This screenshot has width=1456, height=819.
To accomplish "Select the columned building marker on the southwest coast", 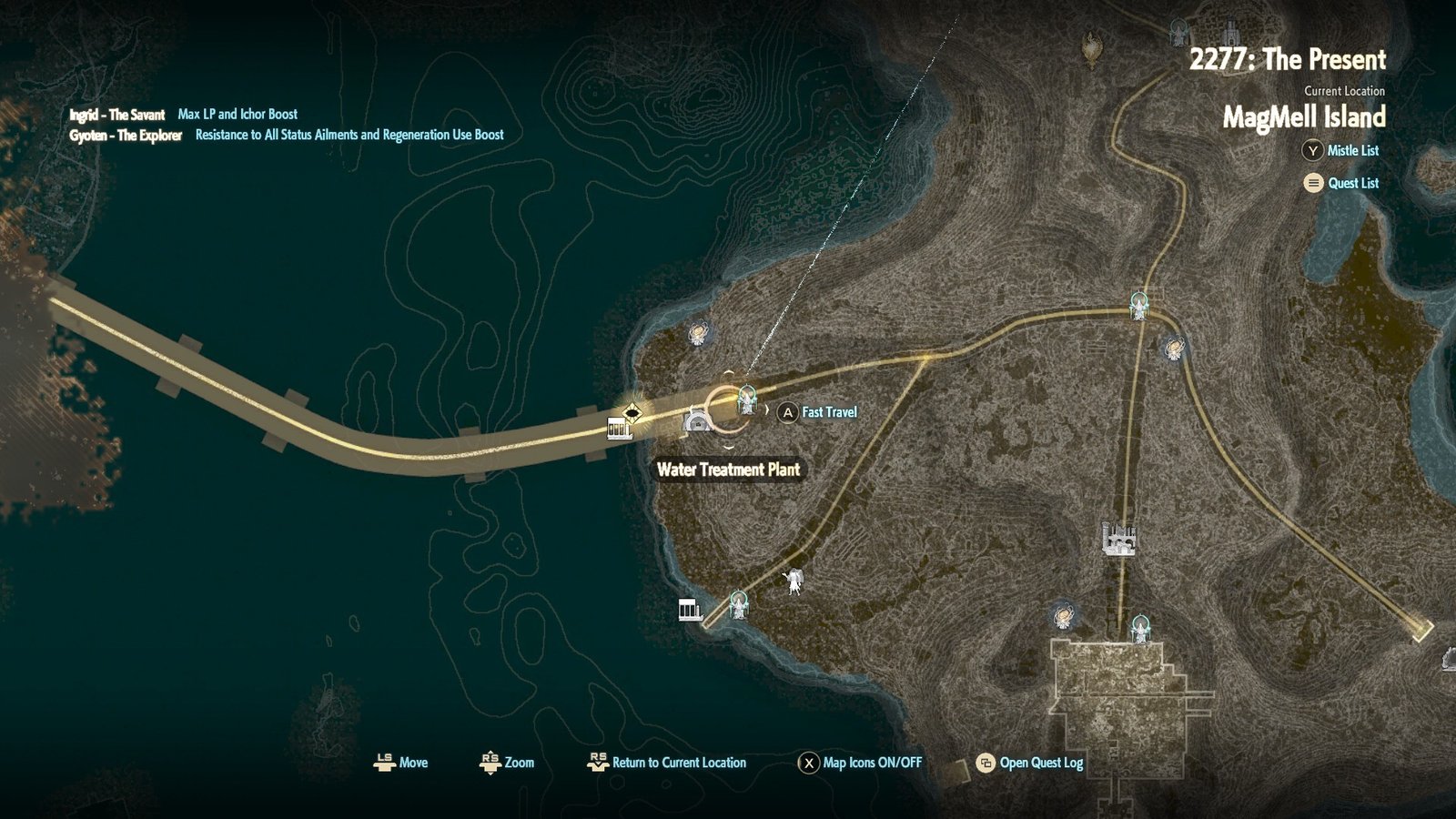I will (690, 610).
